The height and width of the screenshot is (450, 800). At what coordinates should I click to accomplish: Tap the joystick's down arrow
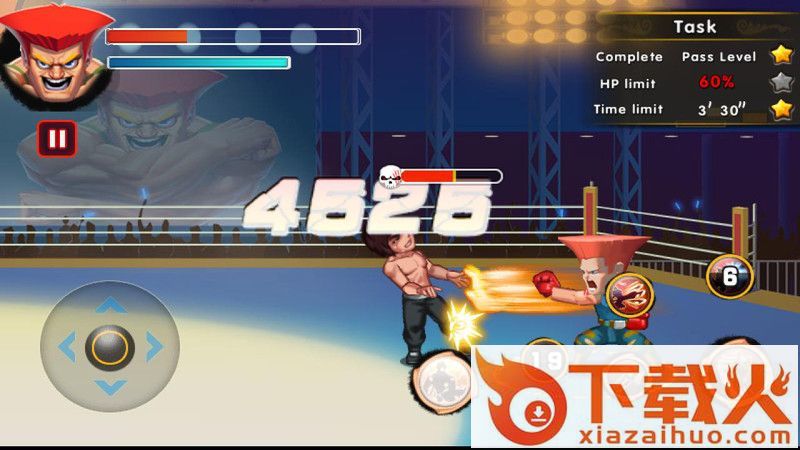coord(109,388)
